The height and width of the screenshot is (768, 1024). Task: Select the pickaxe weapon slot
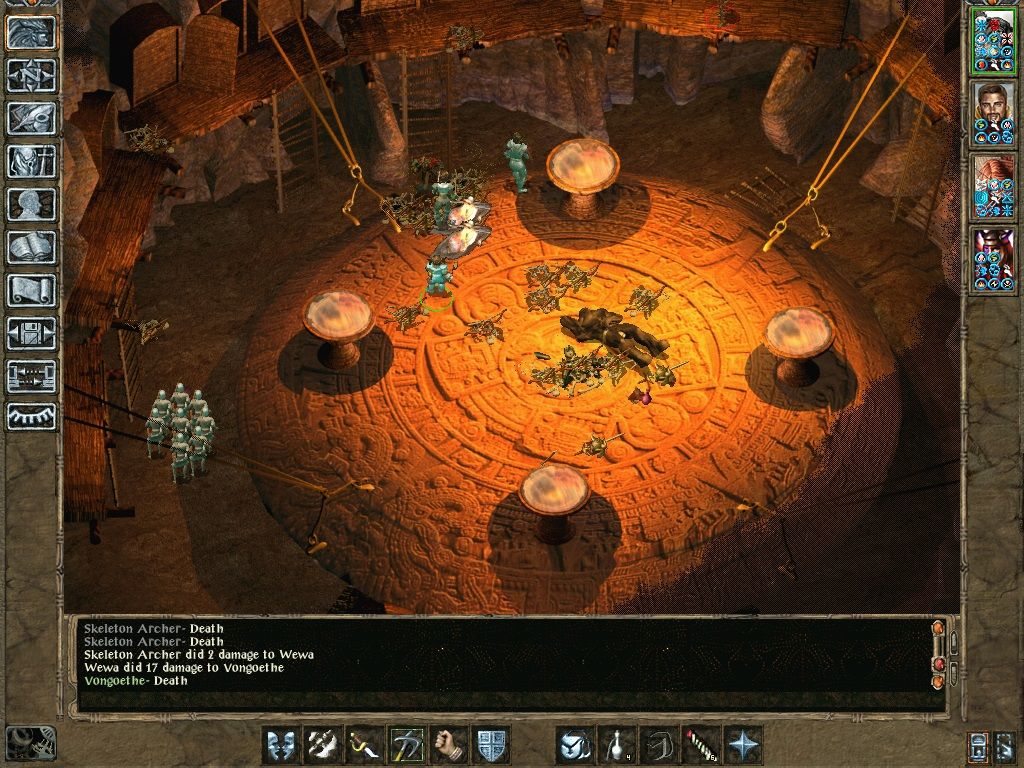coord(407,745)
